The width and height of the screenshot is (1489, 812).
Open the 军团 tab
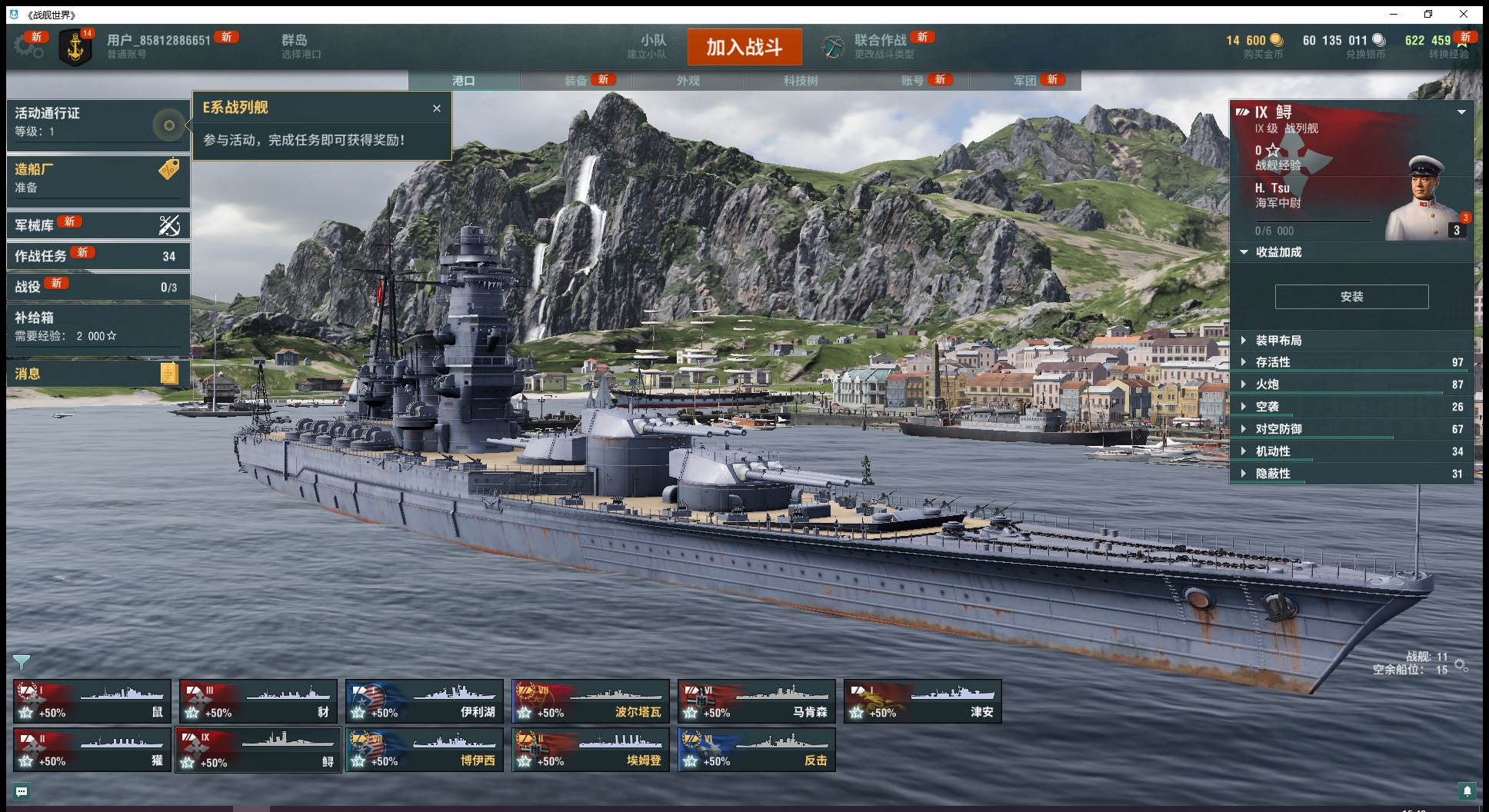pos(1024,81)
